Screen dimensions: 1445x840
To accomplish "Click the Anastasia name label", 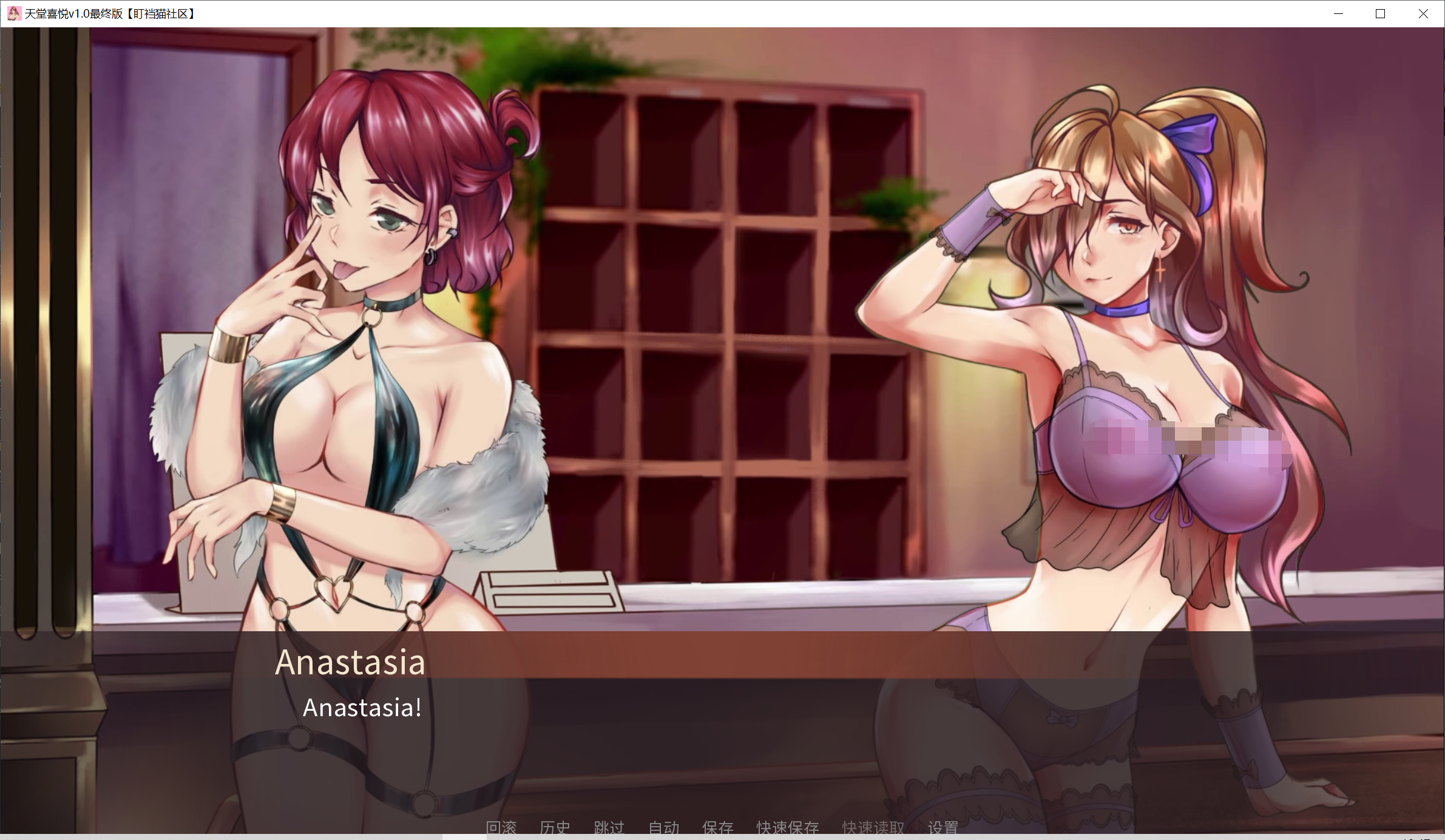I will click(x=350, y=662).
